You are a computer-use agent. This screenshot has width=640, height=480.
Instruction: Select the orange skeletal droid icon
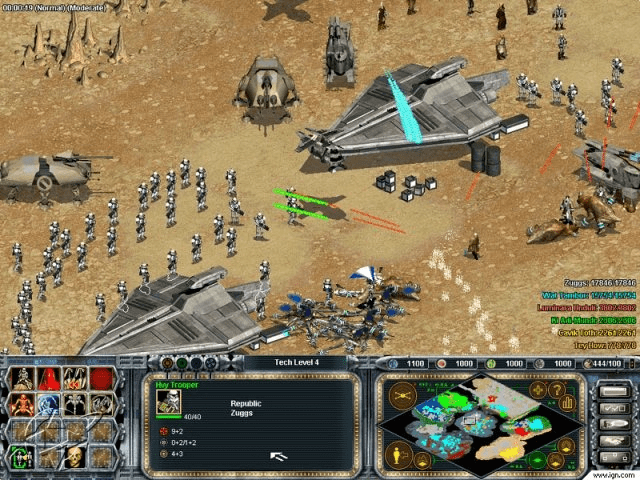coord(21,405)
